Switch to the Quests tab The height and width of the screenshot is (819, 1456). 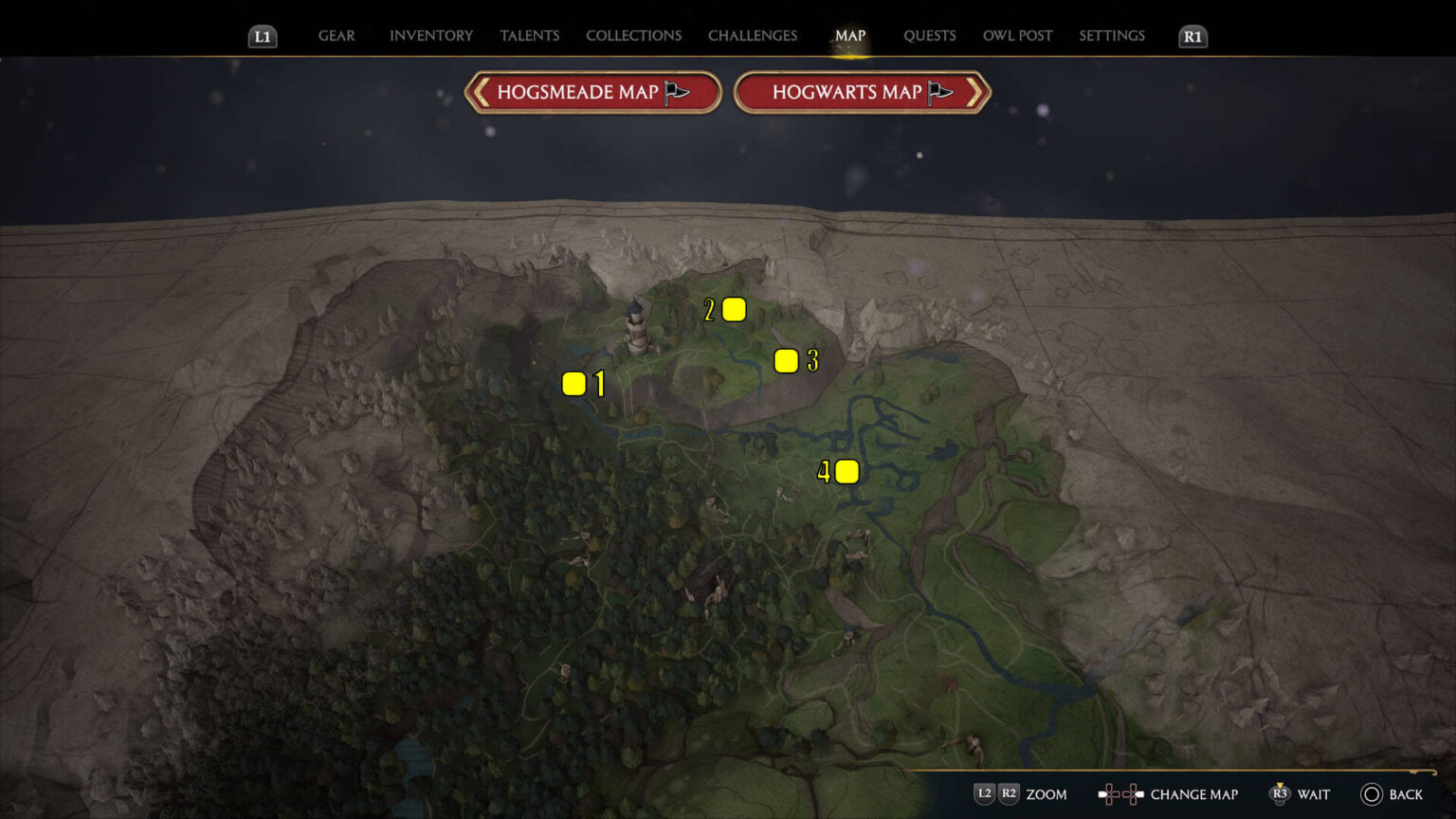pos(930,35)
